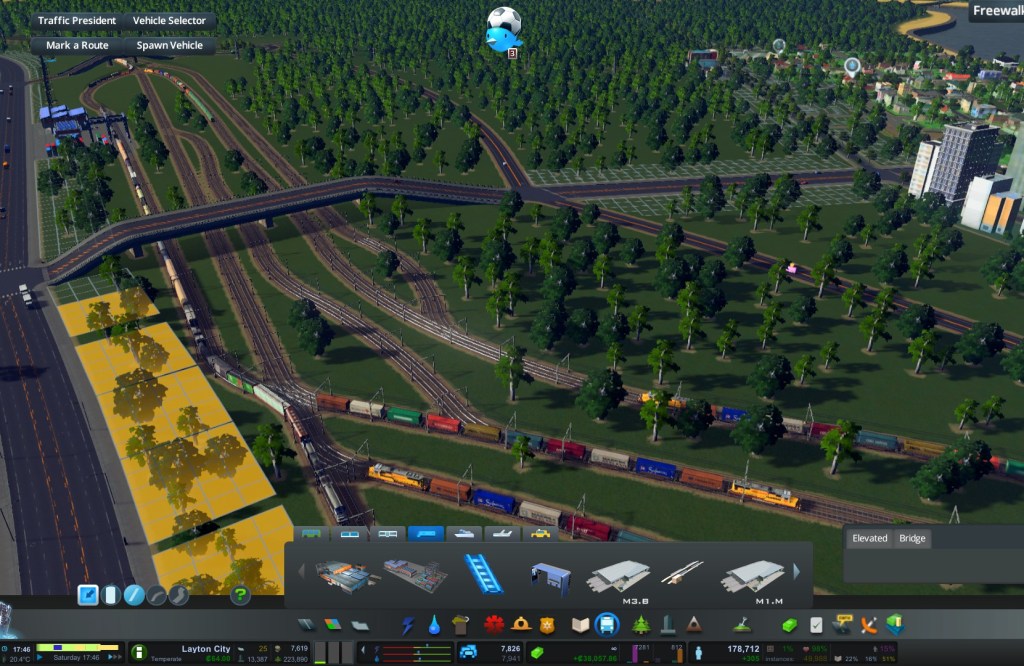Pick the M3.B station building
Screen dimensions: 1024x666
point(621,576)
